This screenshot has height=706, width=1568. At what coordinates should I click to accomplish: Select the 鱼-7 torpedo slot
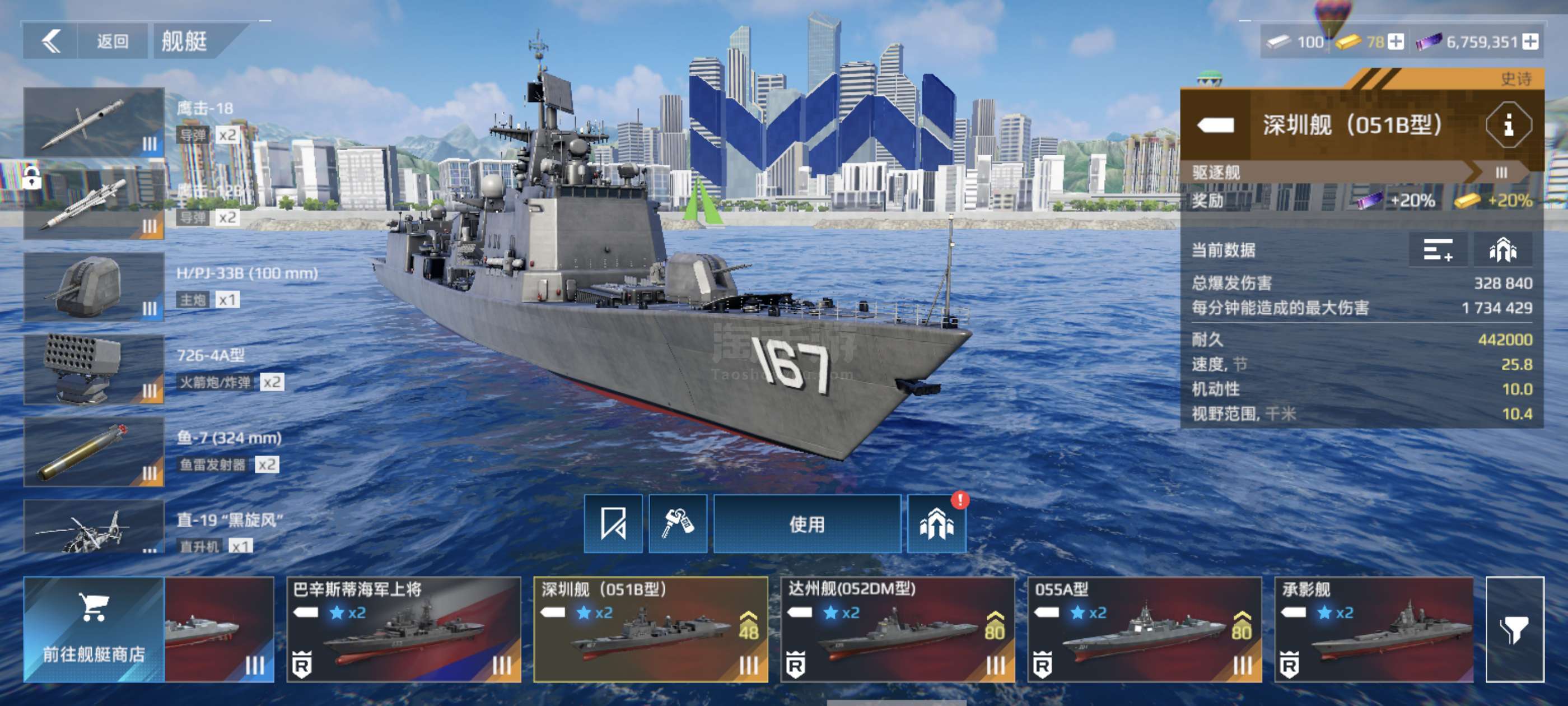pyautogui.click(x=94, y=452)
